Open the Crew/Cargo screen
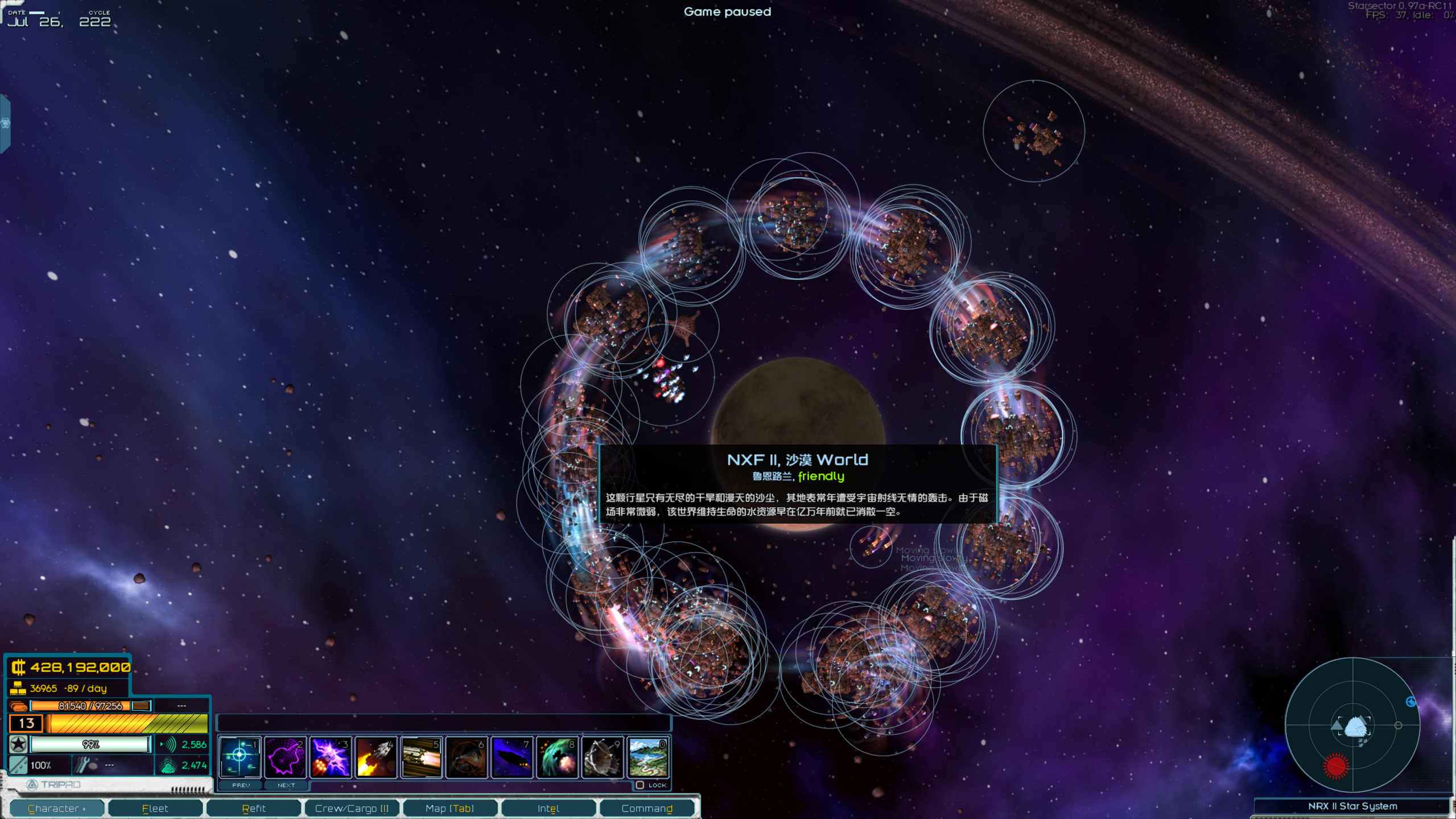This screenshot has width=1456, height=819. (352, 808)
